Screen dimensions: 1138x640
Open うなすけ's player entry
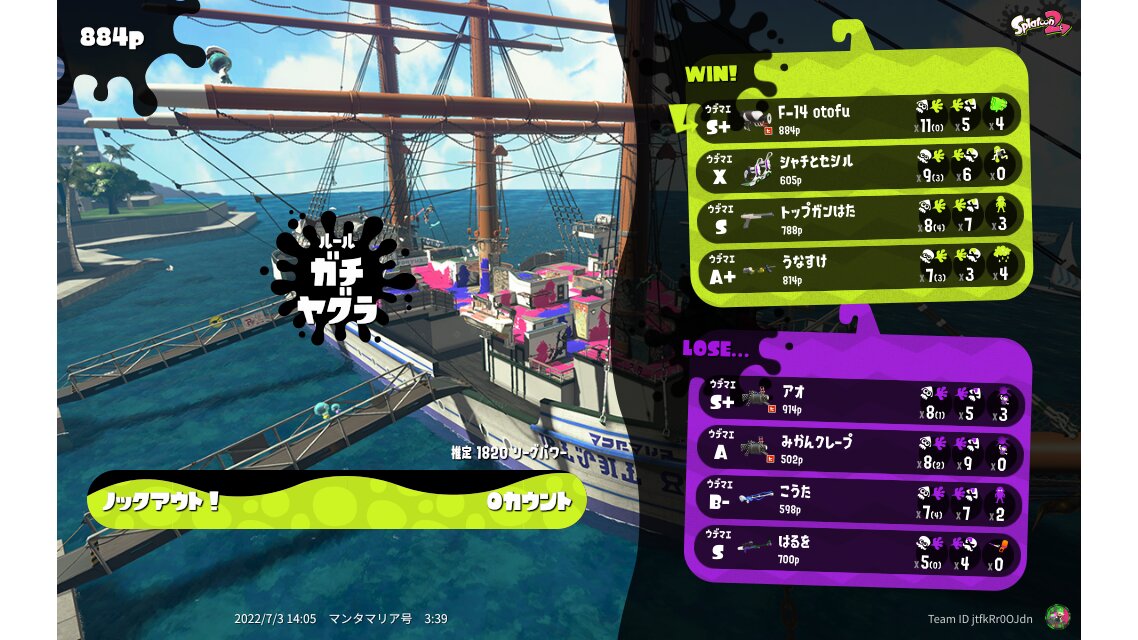point(858,267)
